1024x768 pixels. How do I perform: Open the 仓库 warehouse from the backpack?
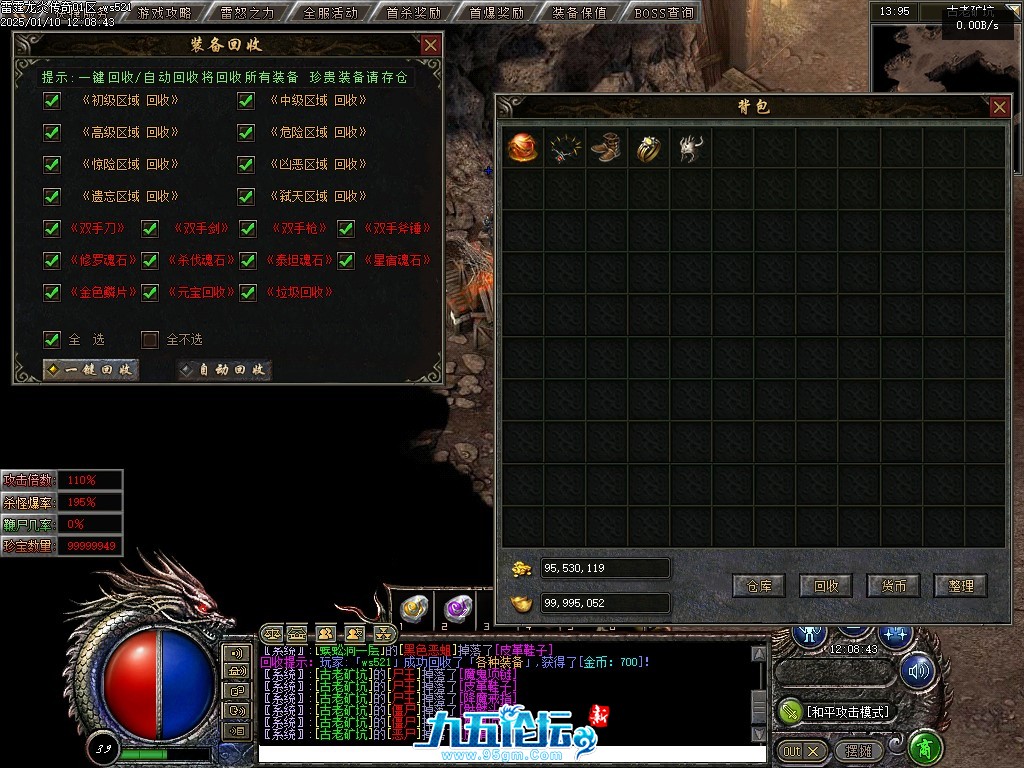click(x=758, y=586)
